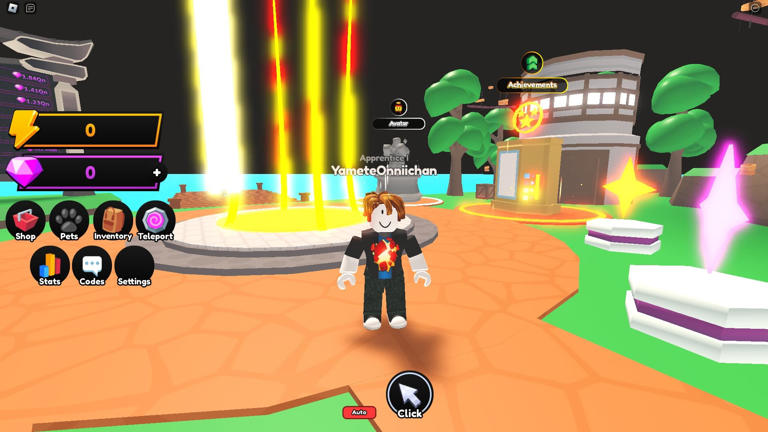This screenshot has height=432, width=768.
Task: Tap the Click cursor button
Action: (409, 394)
